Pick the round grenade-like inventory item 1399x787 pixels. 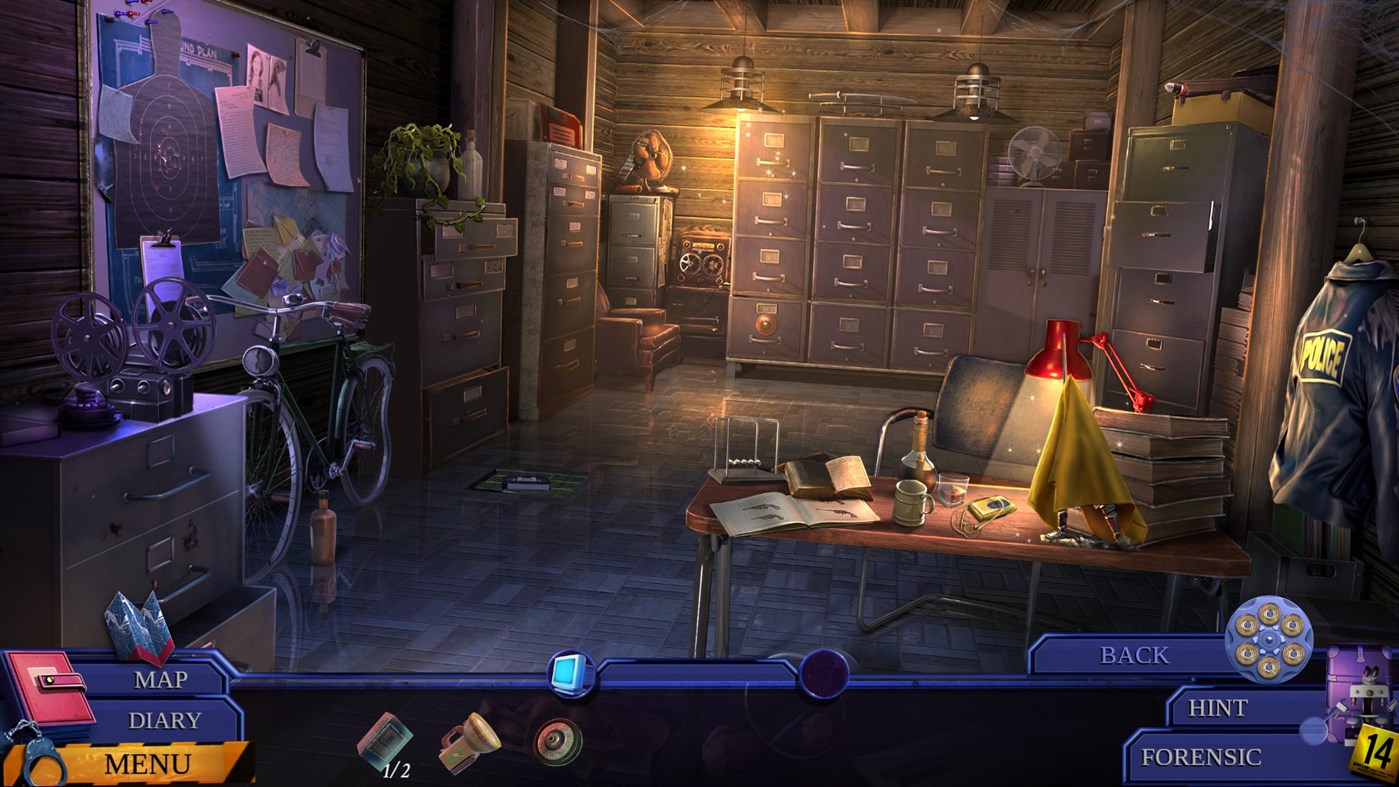(557, 742)
